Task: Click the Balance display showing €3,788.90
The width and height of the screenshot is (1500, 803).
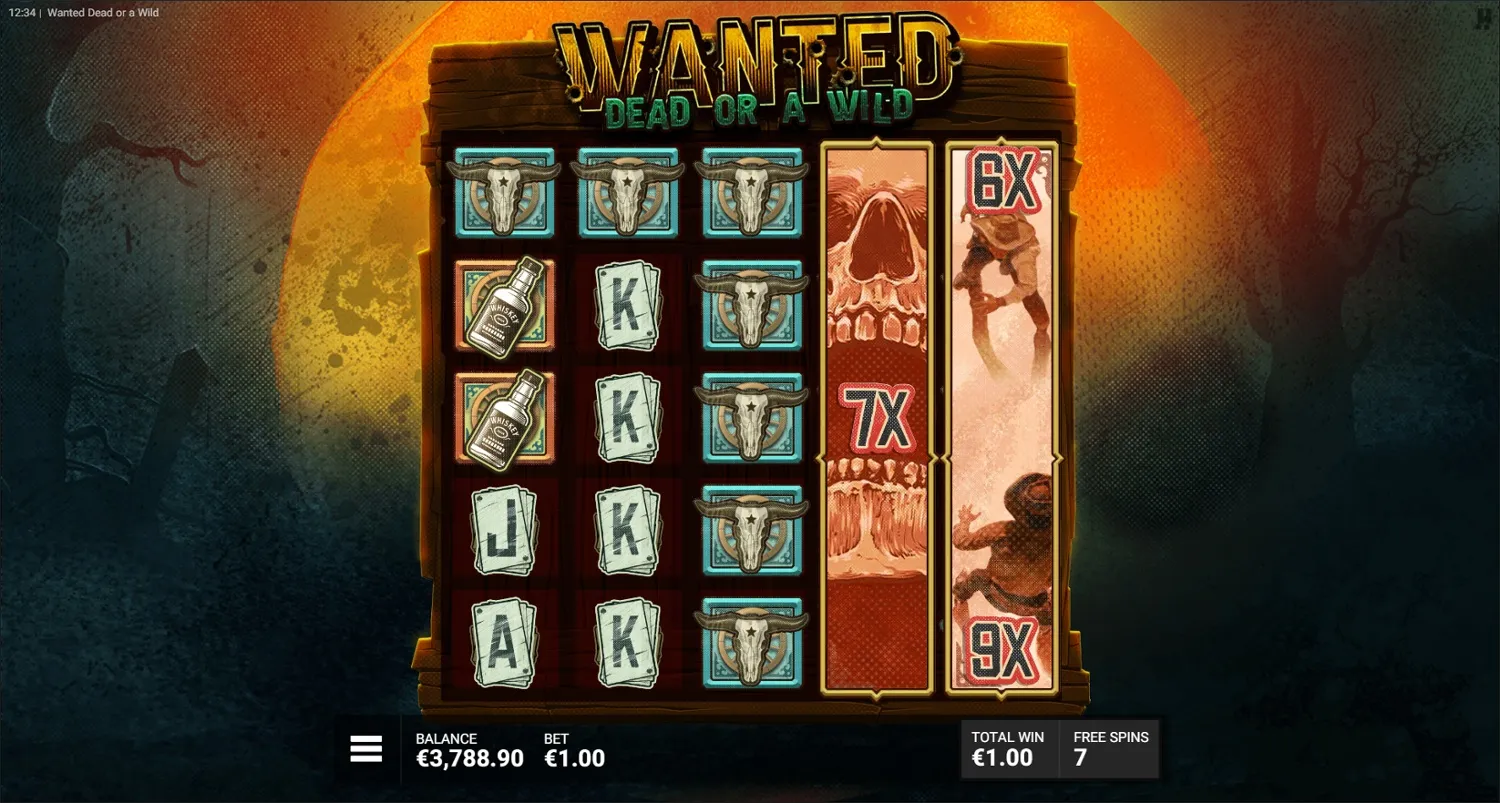Action: click(x=470, y=748)
